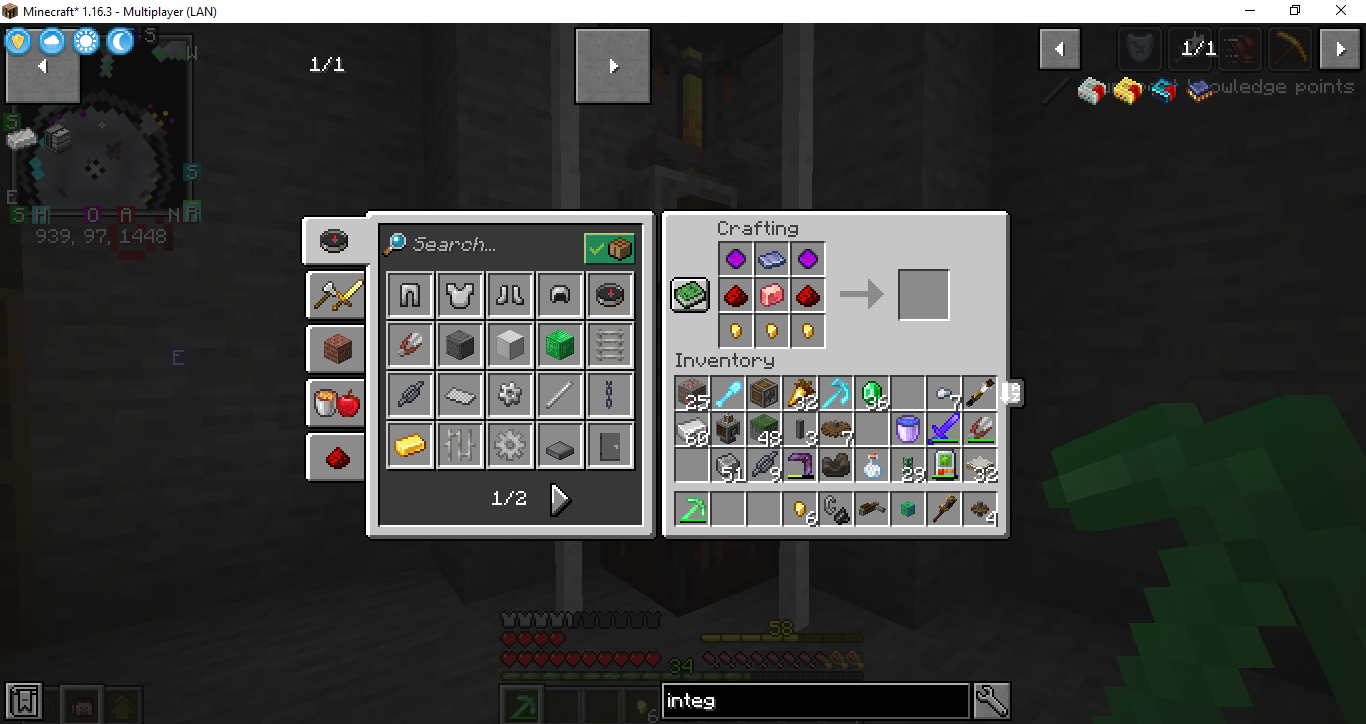
Task: Toggle the crafting table filter beside the search bar
Action: coord(611,247)
